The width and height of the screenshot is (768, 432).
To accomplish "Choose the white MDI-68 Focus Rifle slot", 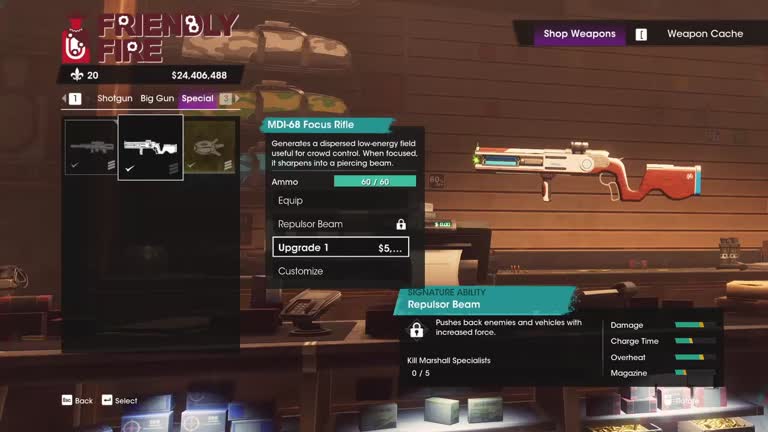I will pos(150,148).
